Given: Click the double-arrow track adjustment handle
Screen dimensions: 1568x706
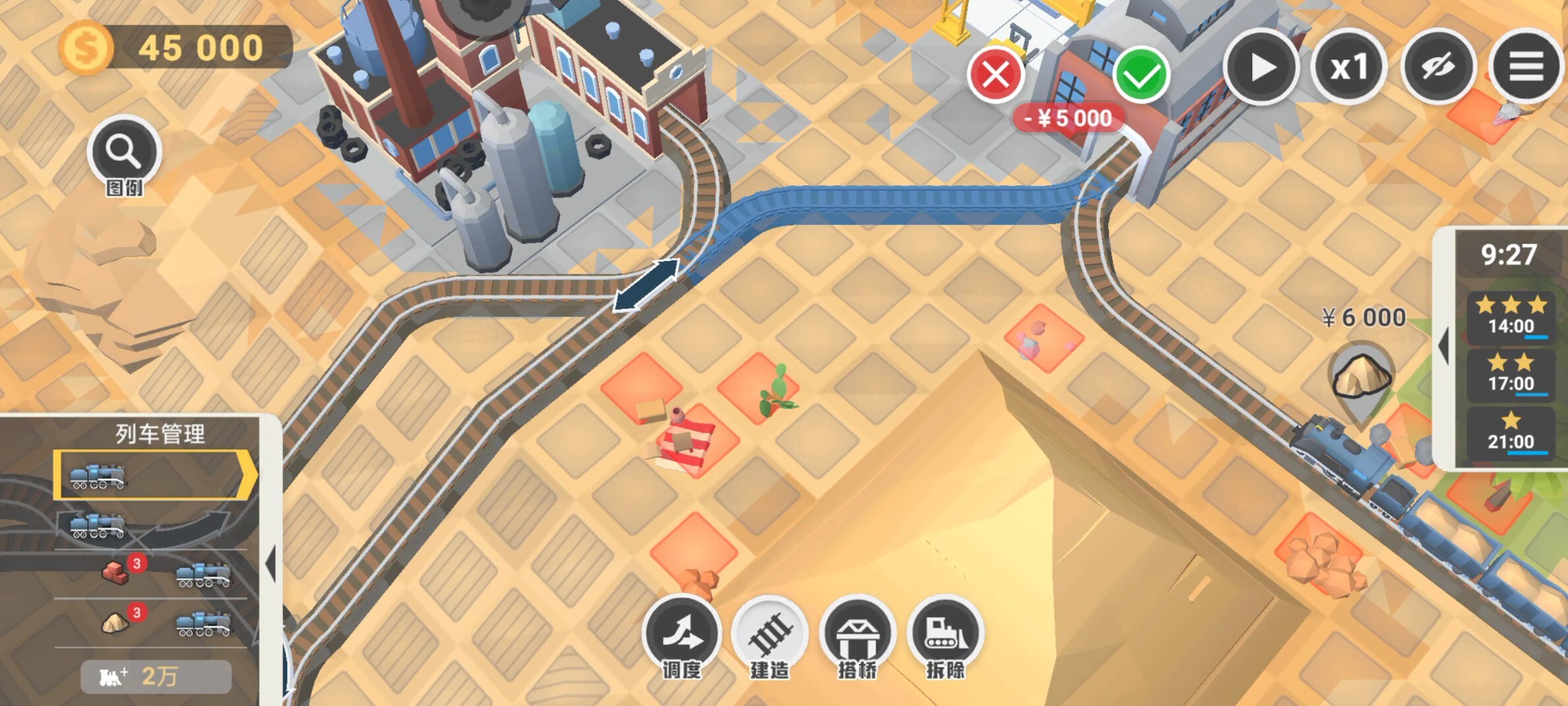Looking at the screenshot, I should (646, 285).
